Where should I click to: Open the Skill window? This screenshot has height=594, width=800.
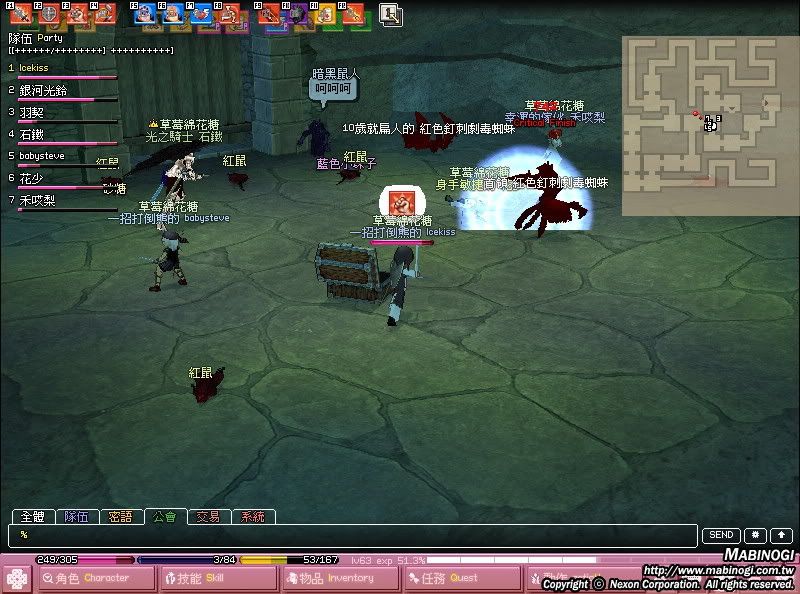pyautogui.click(x=215, y=578)
